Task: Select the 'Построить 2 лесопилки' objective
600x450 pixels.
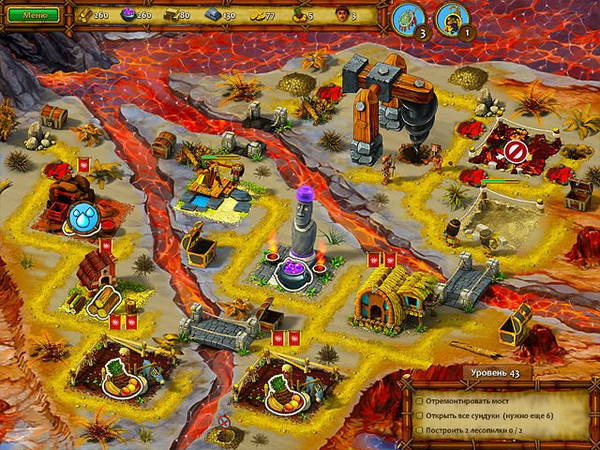Action: [x=477, y=430]
